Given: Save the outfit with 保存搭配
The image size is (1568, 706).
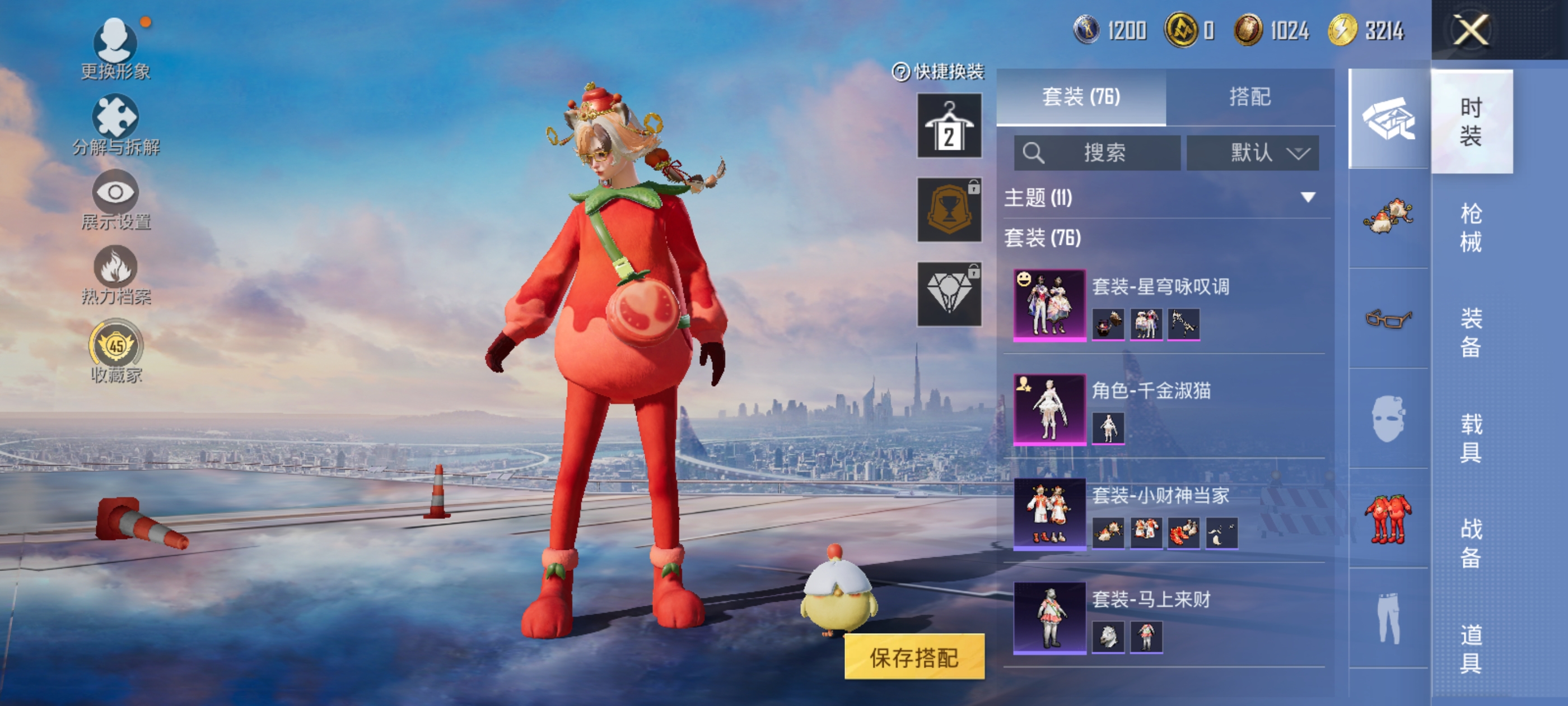Looking at the screenshot, I should click(x=914, y=657).
